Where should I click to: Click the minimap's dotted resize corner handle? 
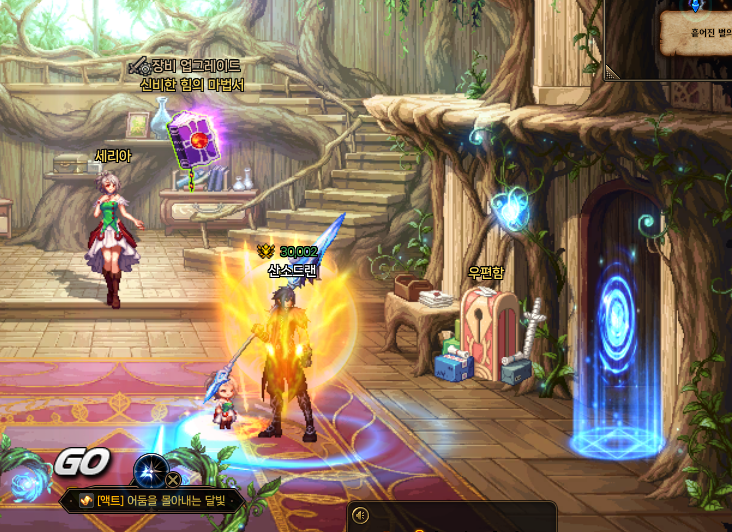coord(609,76)
